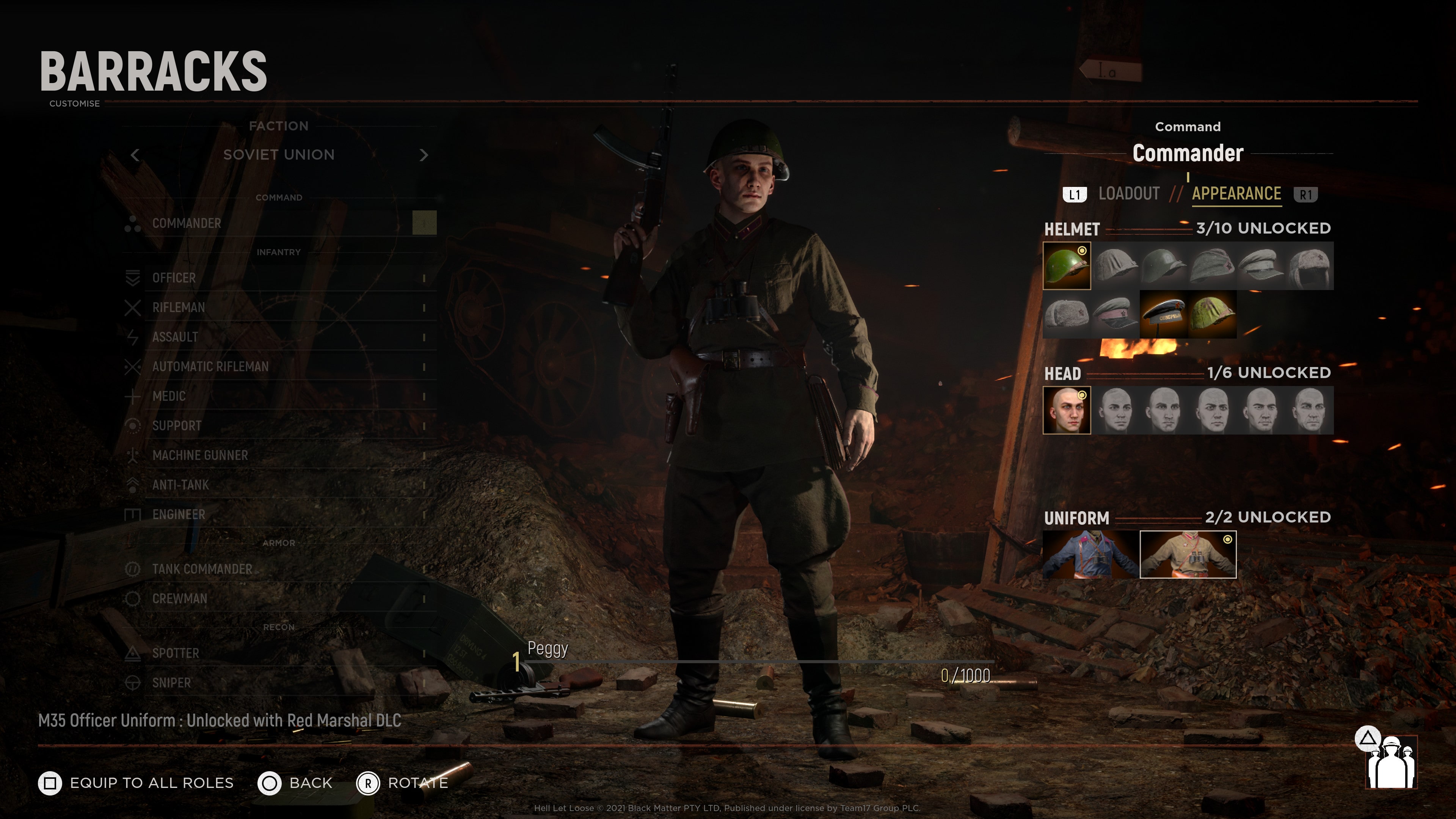Expand the Commander entry under Command
1456x819 pixels.
click(x=187, y=223)
